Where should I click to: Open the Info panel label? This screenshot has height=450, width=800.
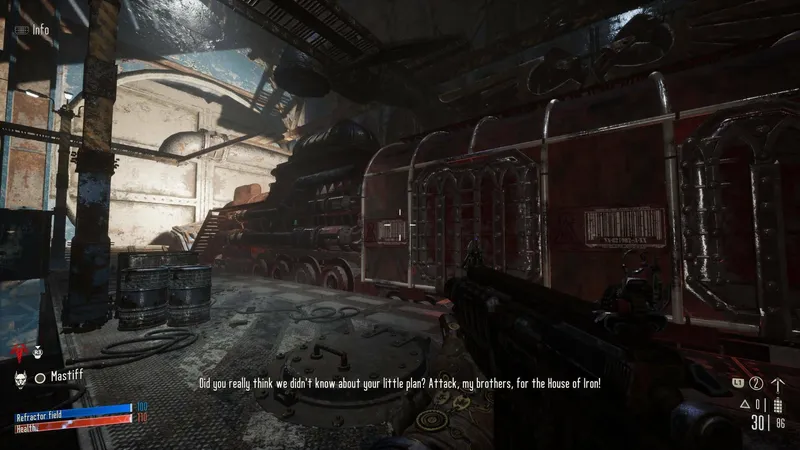pyautogui.click(x=39, y=30)
